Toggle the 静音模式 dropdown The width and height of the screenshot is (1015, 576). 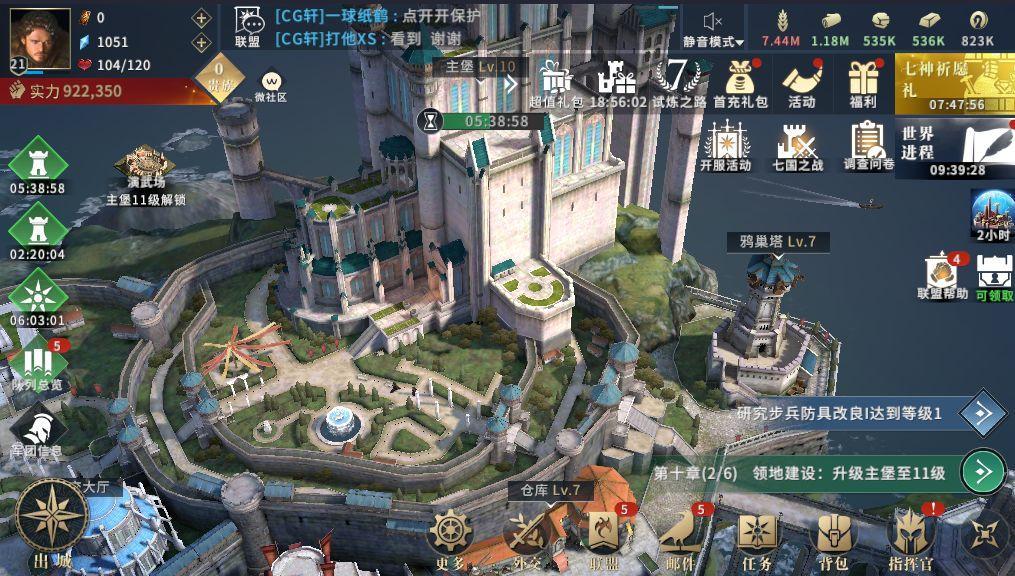[713, 30]
